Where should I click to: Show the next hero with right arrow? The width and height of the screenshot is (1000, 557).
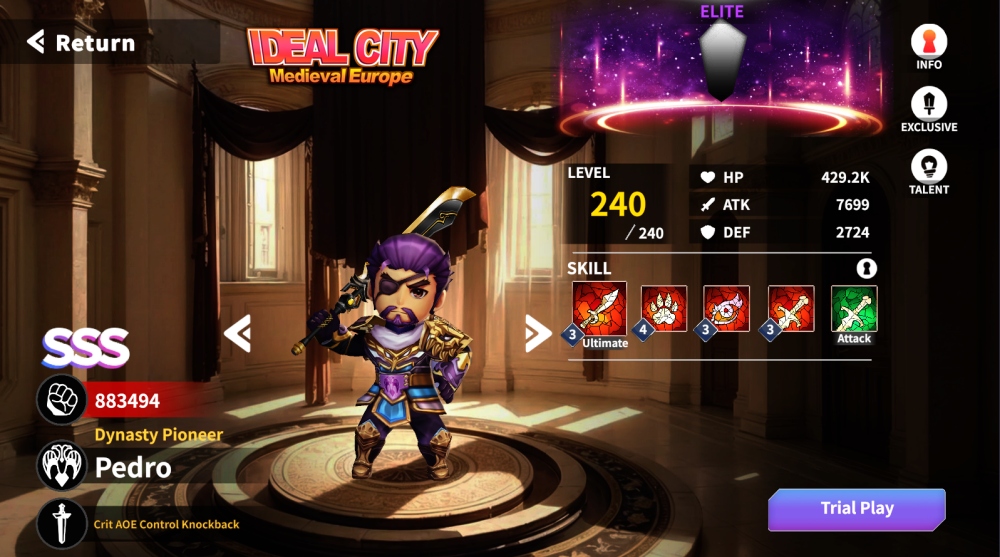[x=538, y=333]
